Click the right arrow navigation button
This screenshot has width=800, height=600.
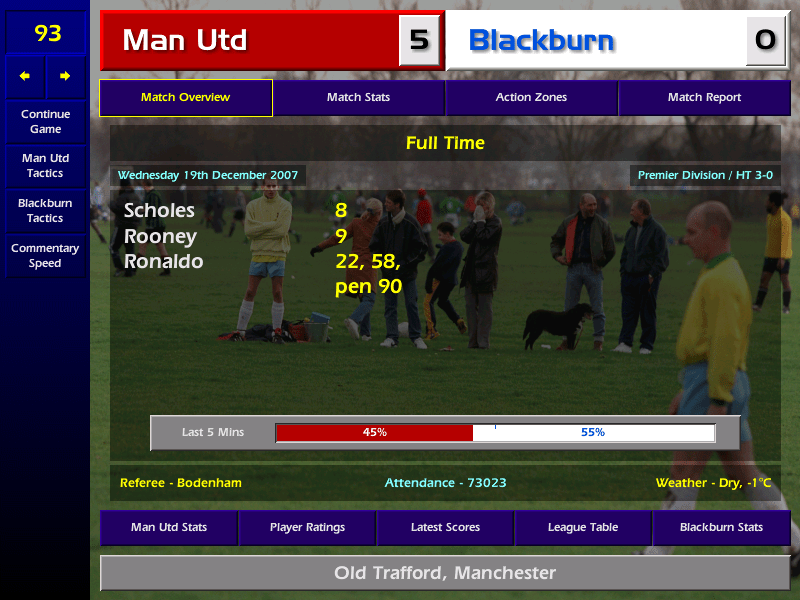tap(66, 76)
